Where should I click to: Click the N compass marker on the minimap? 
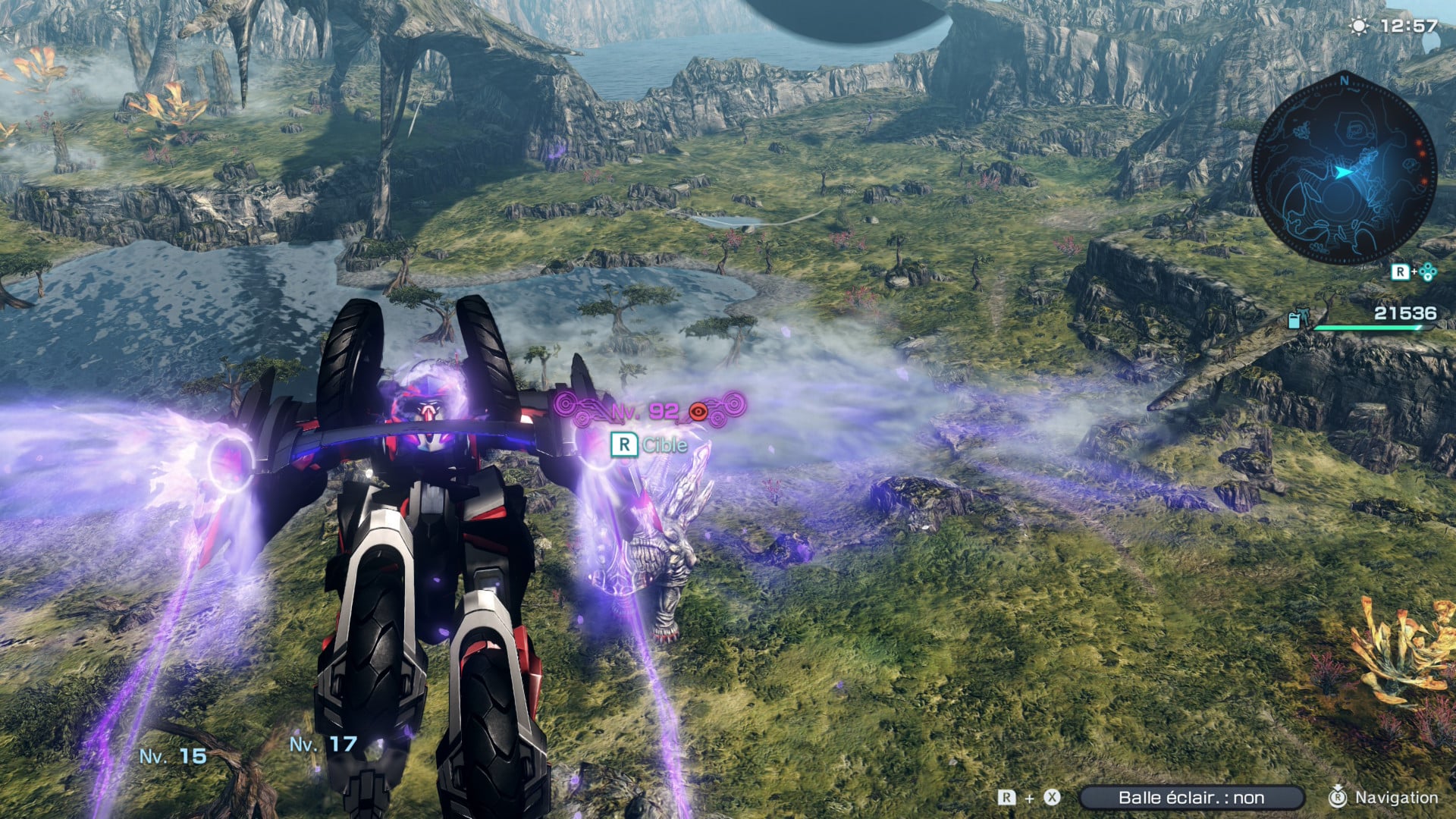1345,81
